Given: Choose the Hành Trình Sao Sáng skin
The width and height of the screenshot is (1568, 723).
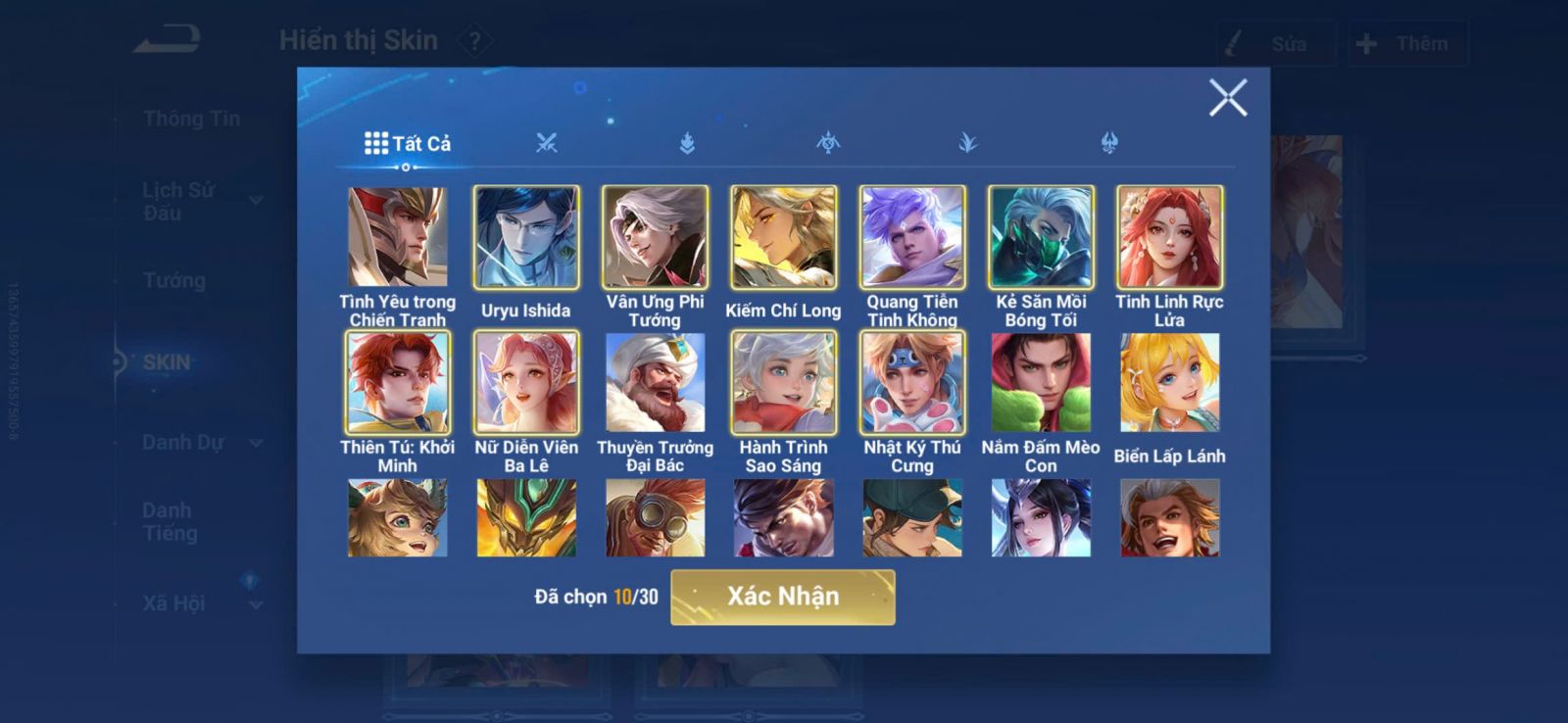Looking at the screenshot, I should [783, 382].
